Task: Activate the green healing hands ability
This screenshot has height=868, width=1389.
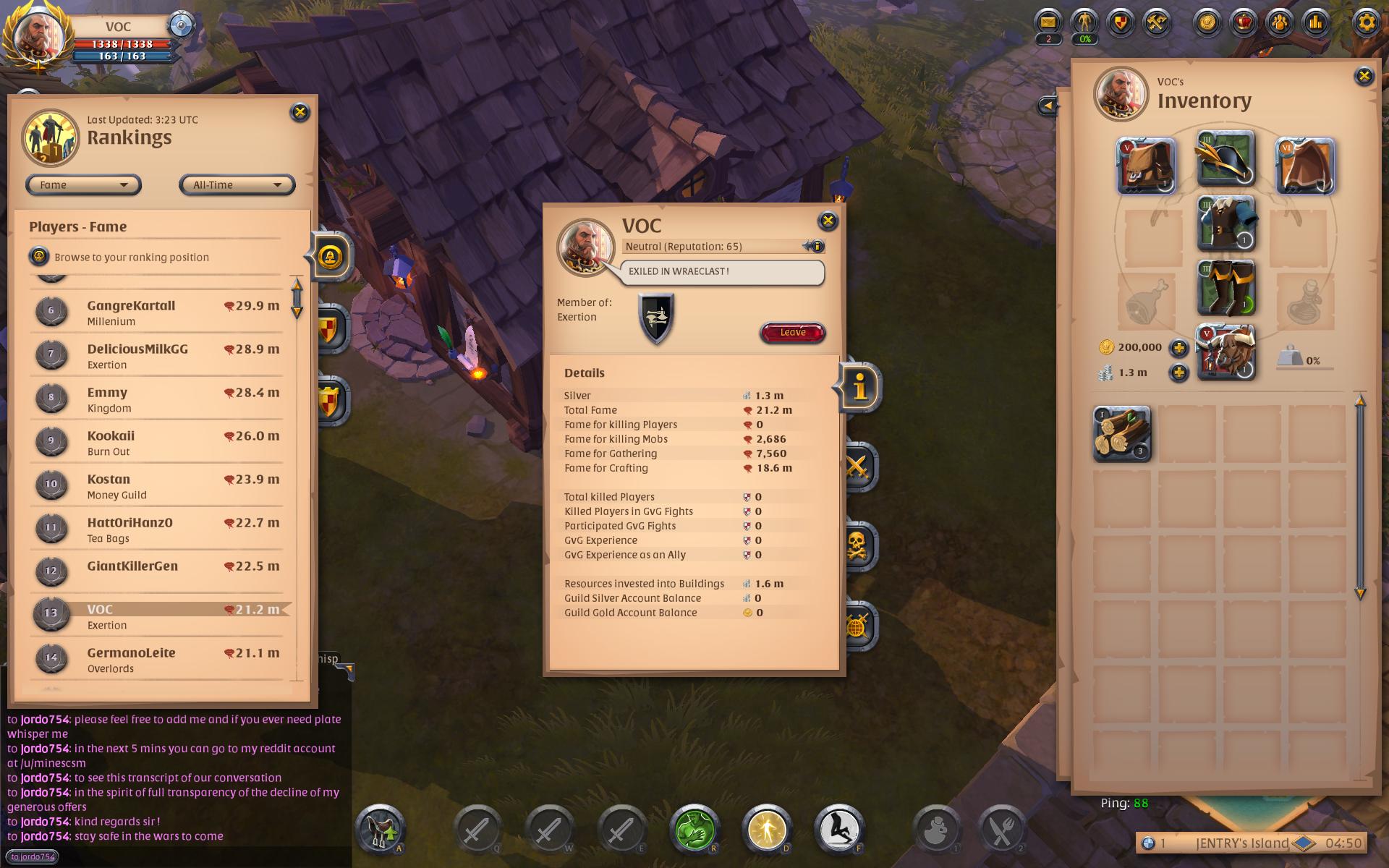Action: pyautogui.click(x=694, y=829)
